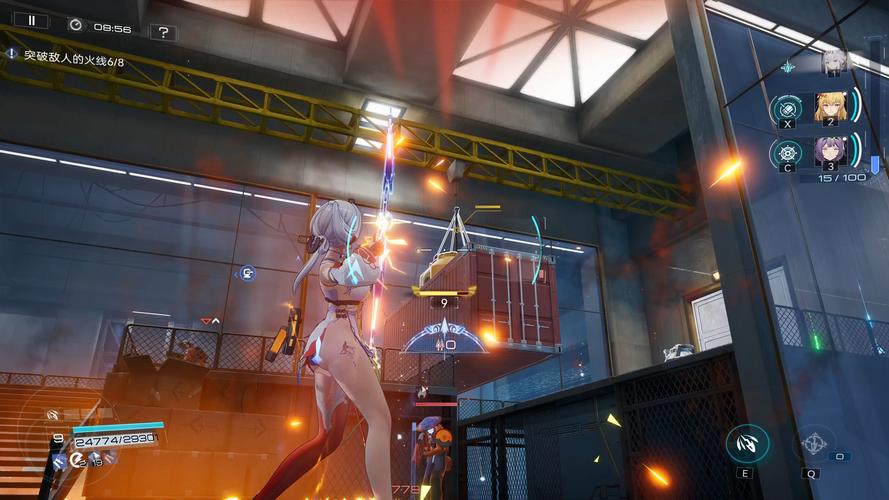This screenshot has height=500, width=889.
Task: Switch to the purple-haired teammate portrait
Action: click(x=830, y=151)
